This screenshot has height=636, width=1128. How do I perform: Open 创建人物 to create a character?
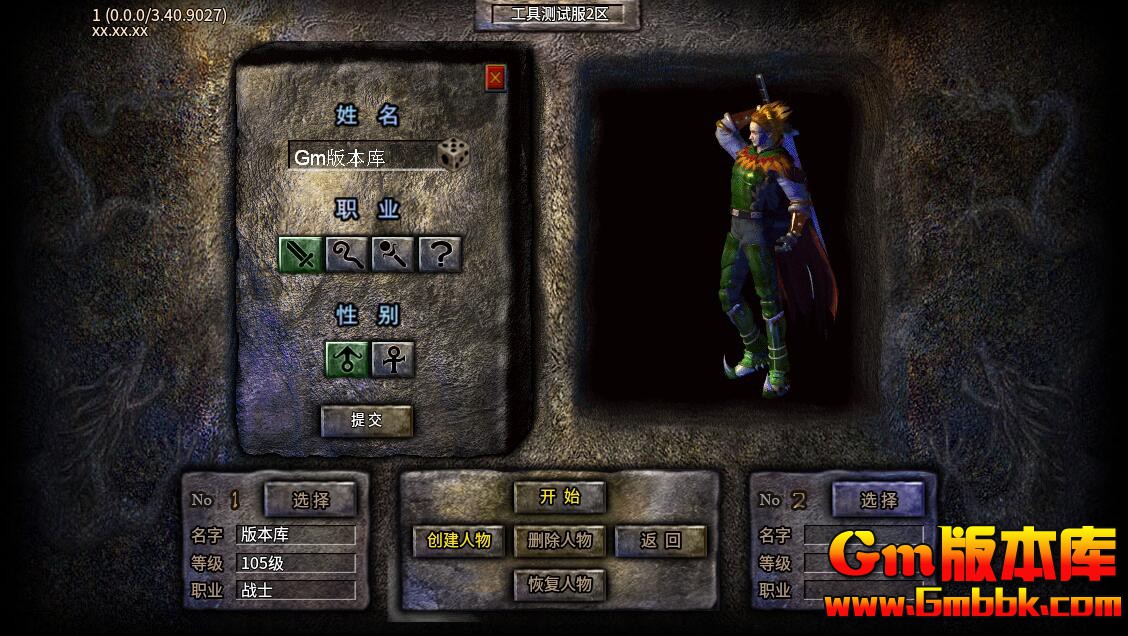[459, 540]
